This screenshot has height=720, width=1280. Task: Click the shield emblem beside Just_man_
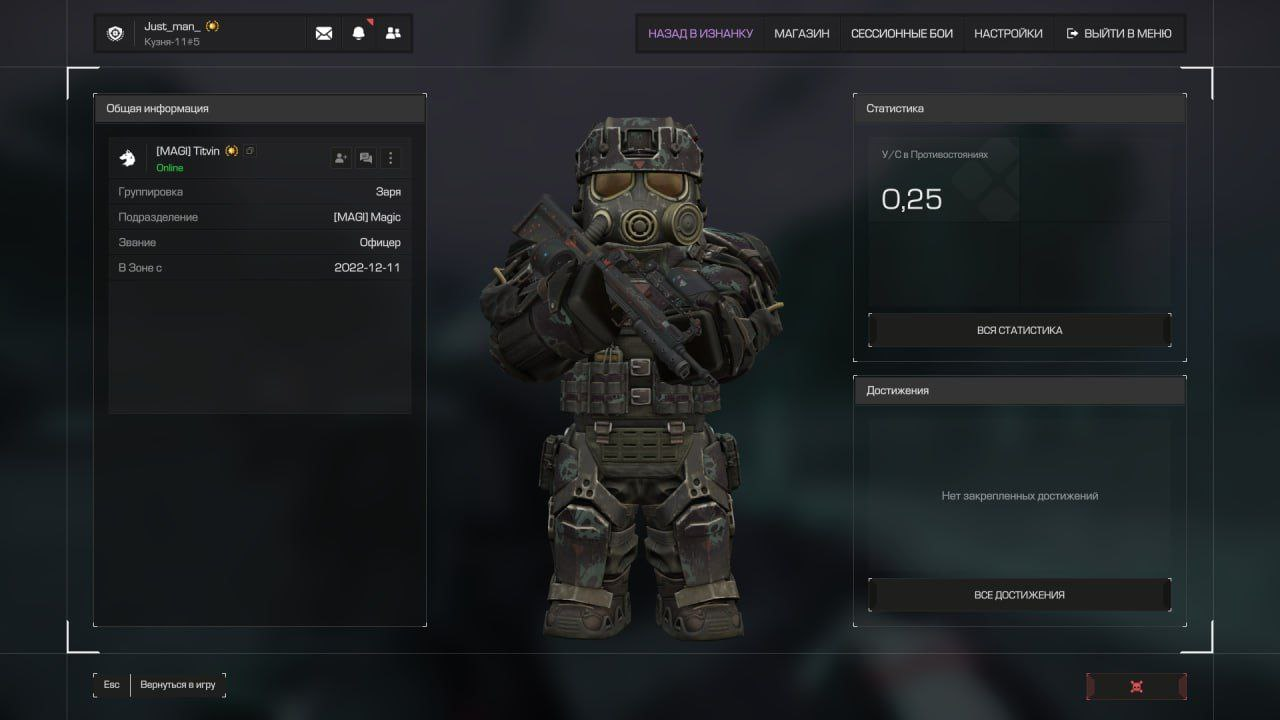click(x=115, y=34)
